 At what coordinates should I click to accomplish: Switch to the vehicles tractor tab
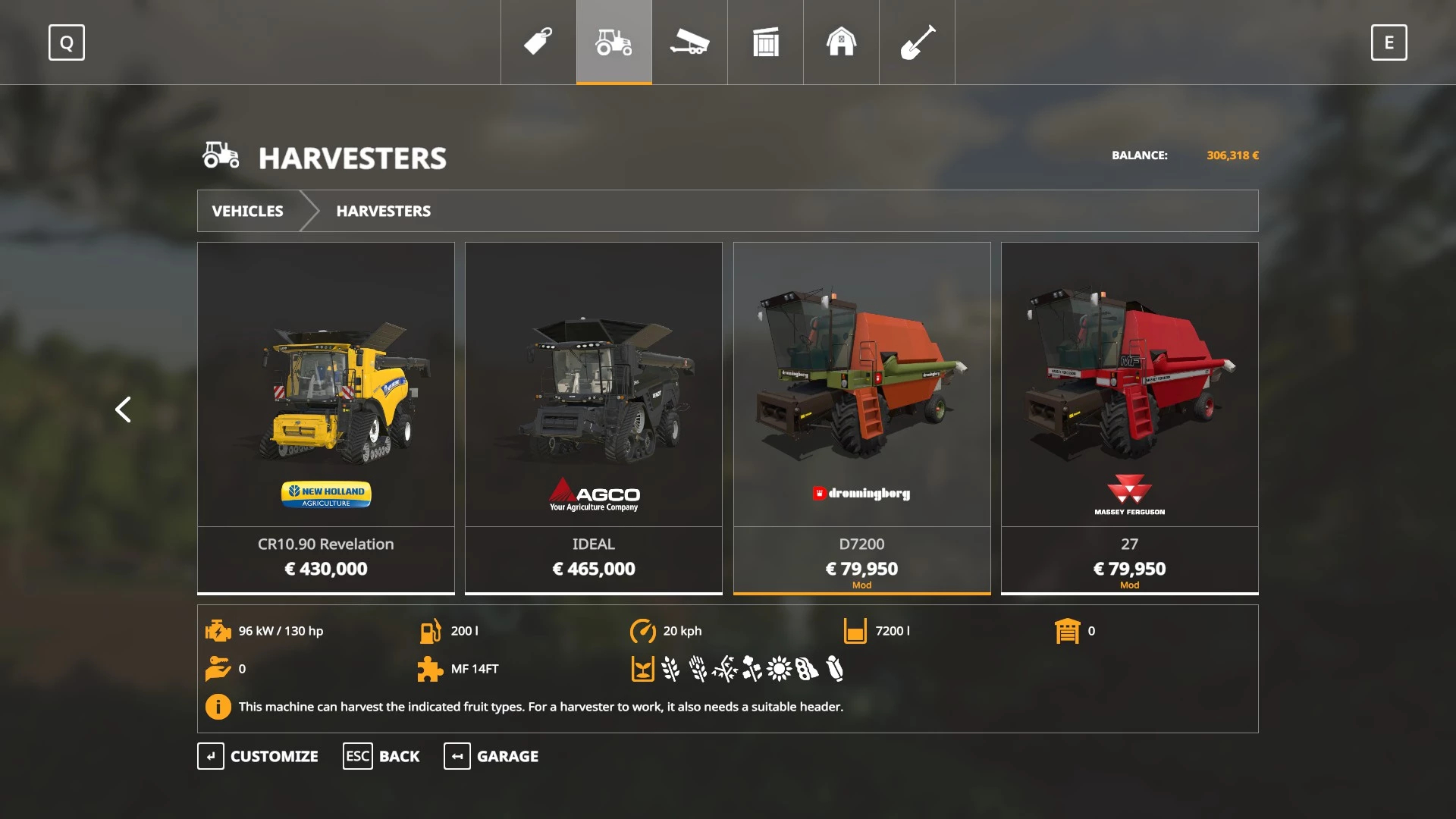613,42
